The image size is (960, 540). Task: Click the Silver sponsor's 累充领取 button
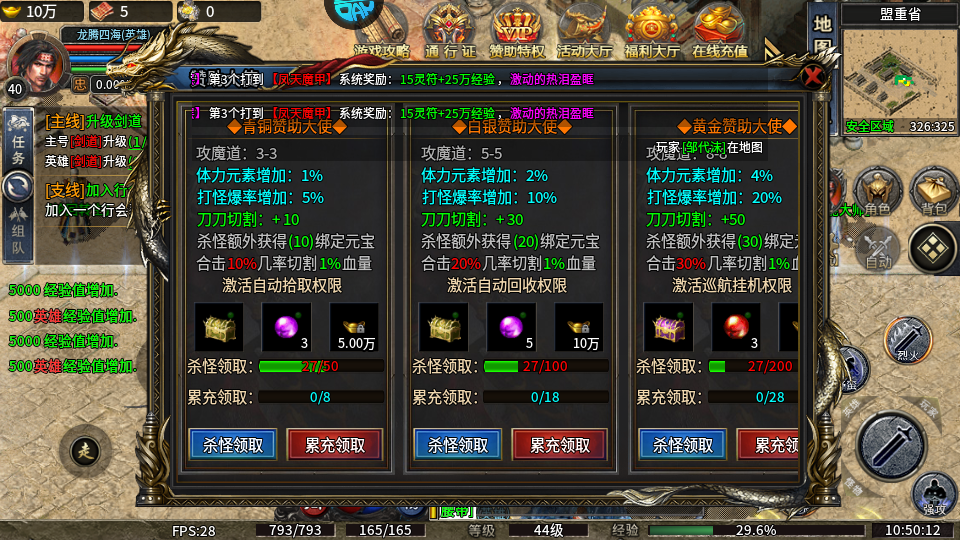click(x=560, y=445)
